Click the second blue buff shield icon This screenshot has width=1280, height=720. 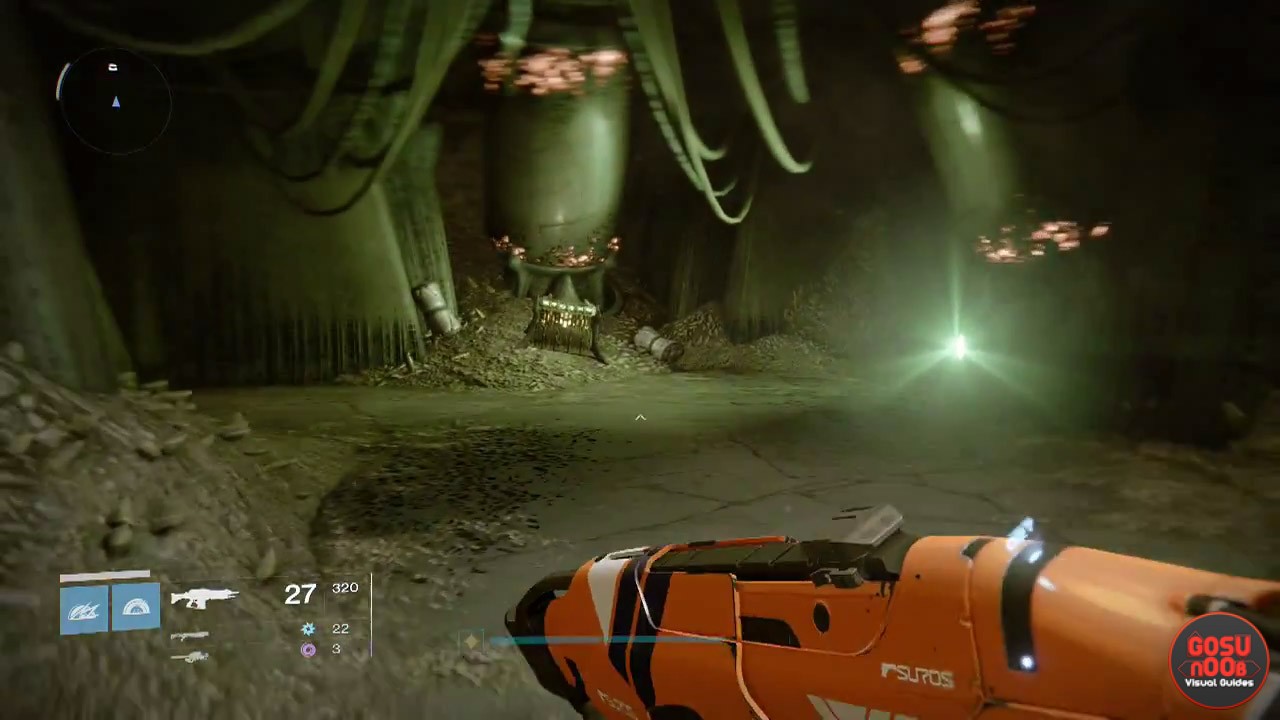point(136,608)
